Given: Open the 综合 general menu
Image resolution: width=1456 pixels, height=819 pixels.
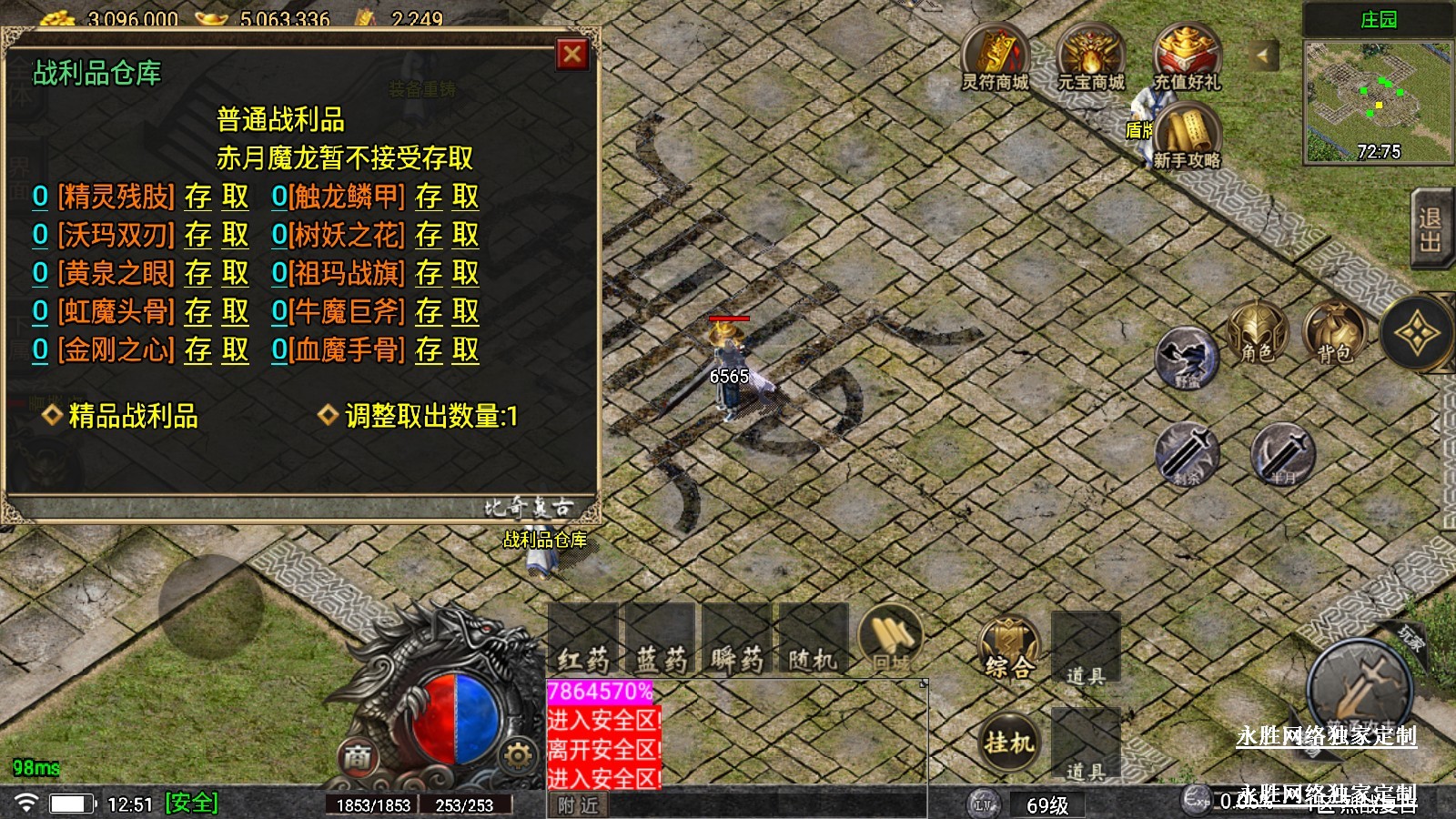Looking at the screenshot, I should click(1008, 648).
